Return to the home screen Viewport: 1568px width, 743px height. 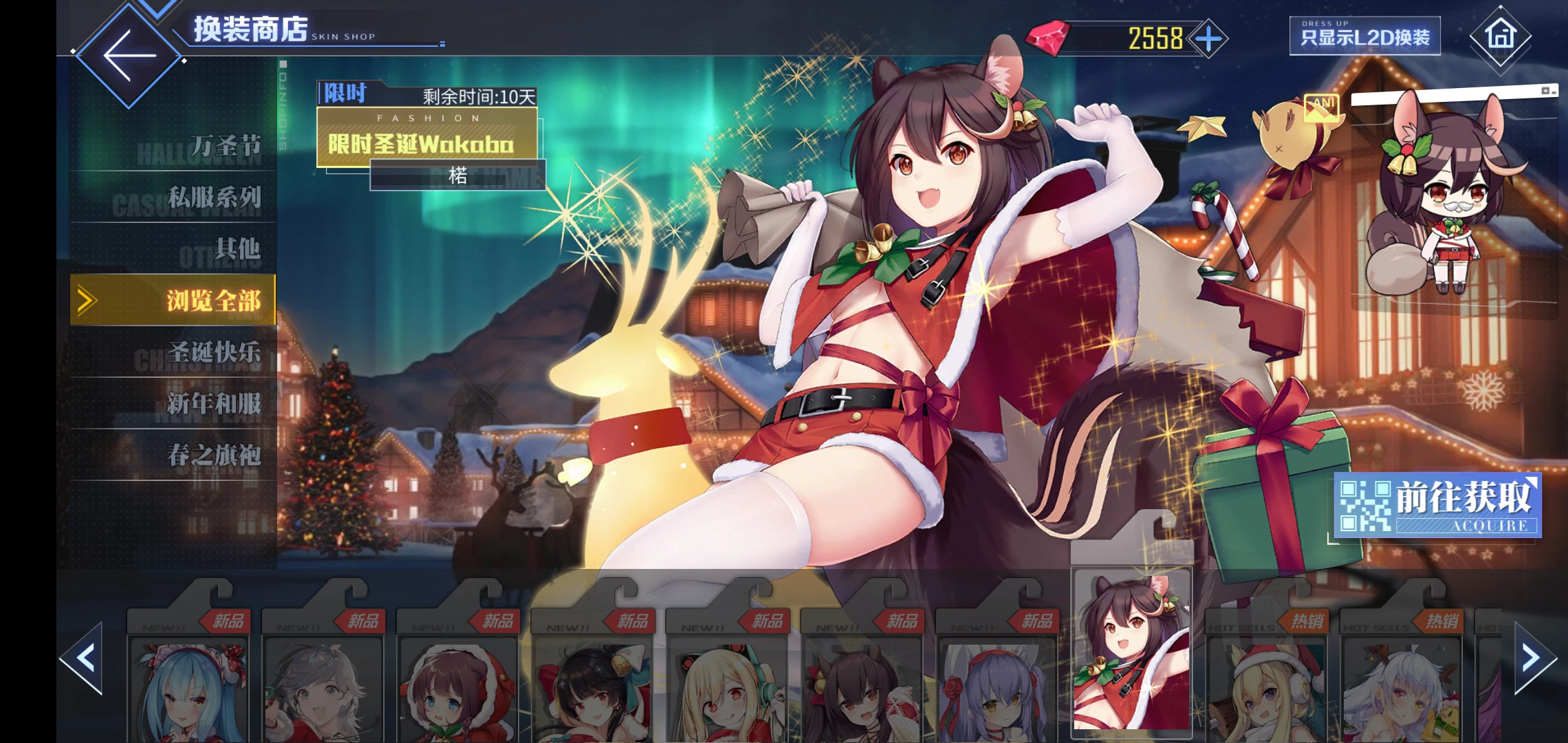(1500, 36)
